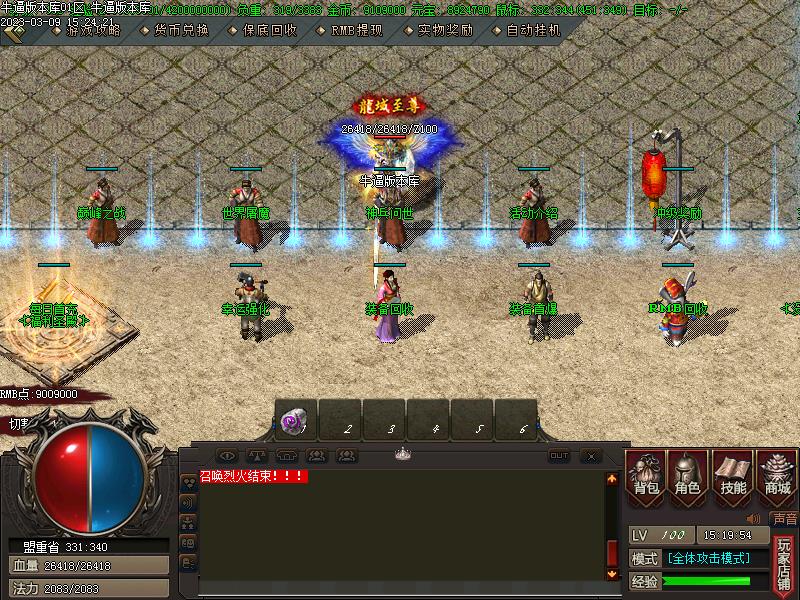
Task: Choose the 实物奖励 physical rewards entry
Action: 445,31
